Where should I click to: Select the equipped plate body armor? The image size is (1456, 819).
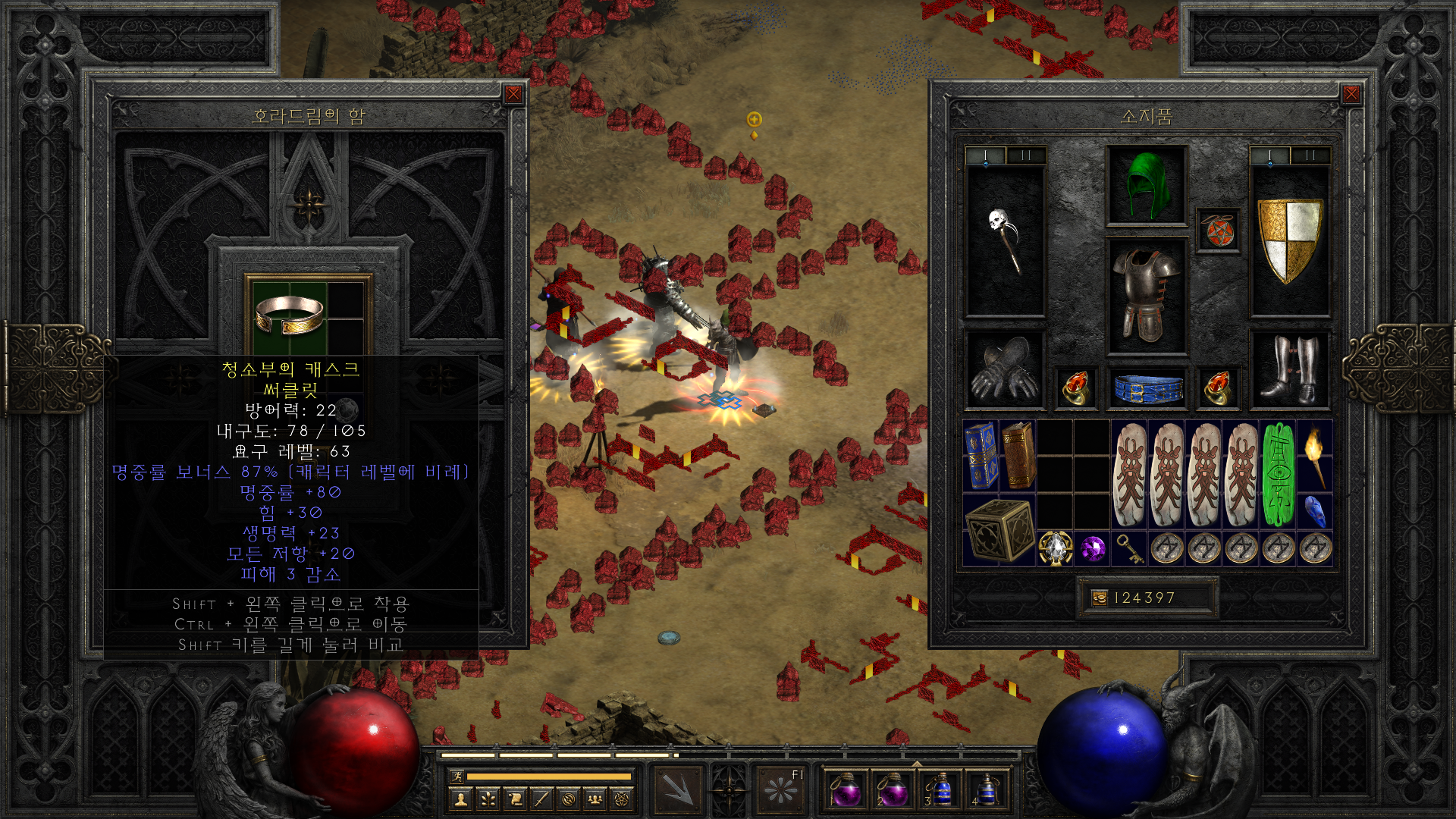pyautogui.click(x=1146, y=296)
